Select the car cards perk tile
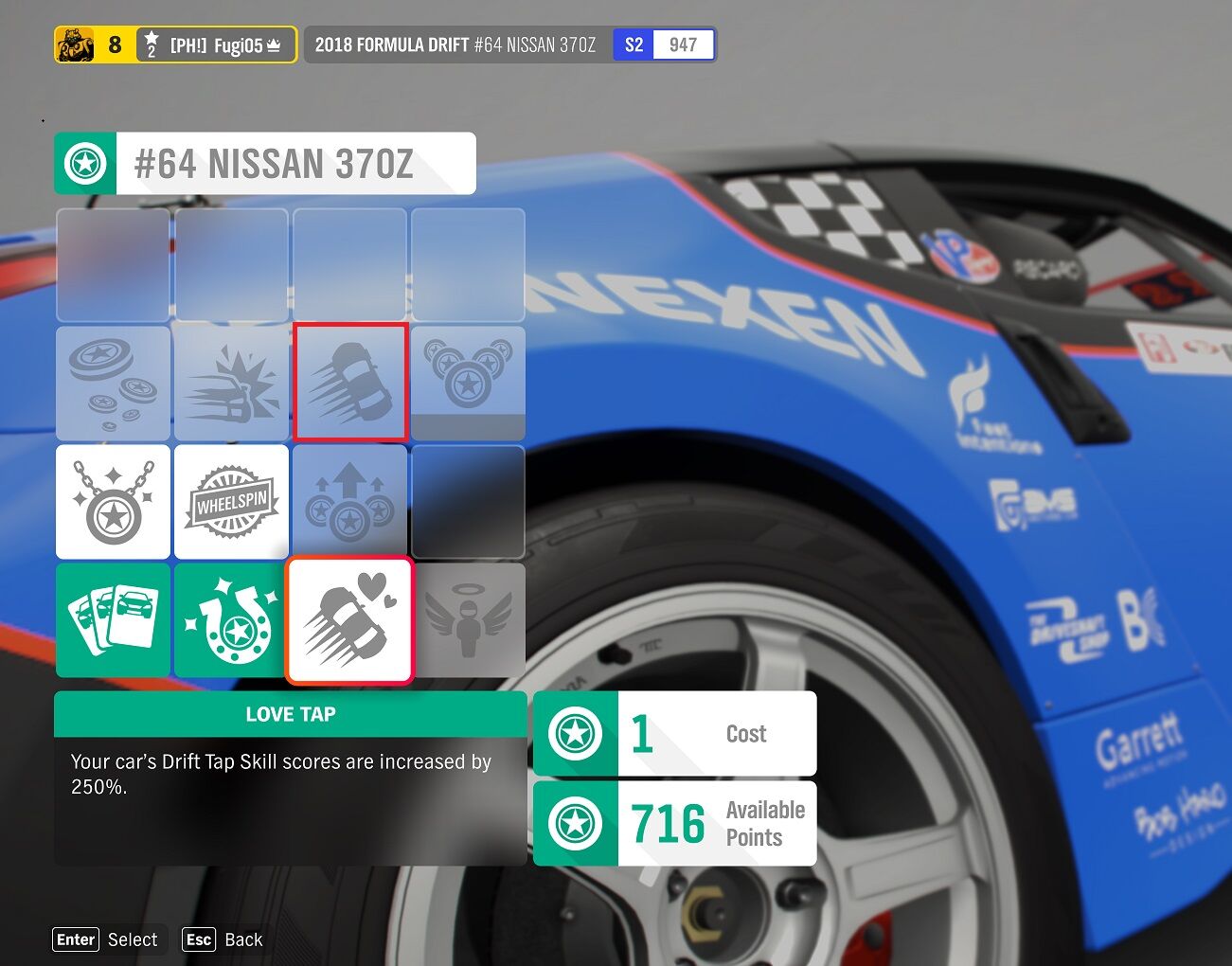 tap(113, 620)
